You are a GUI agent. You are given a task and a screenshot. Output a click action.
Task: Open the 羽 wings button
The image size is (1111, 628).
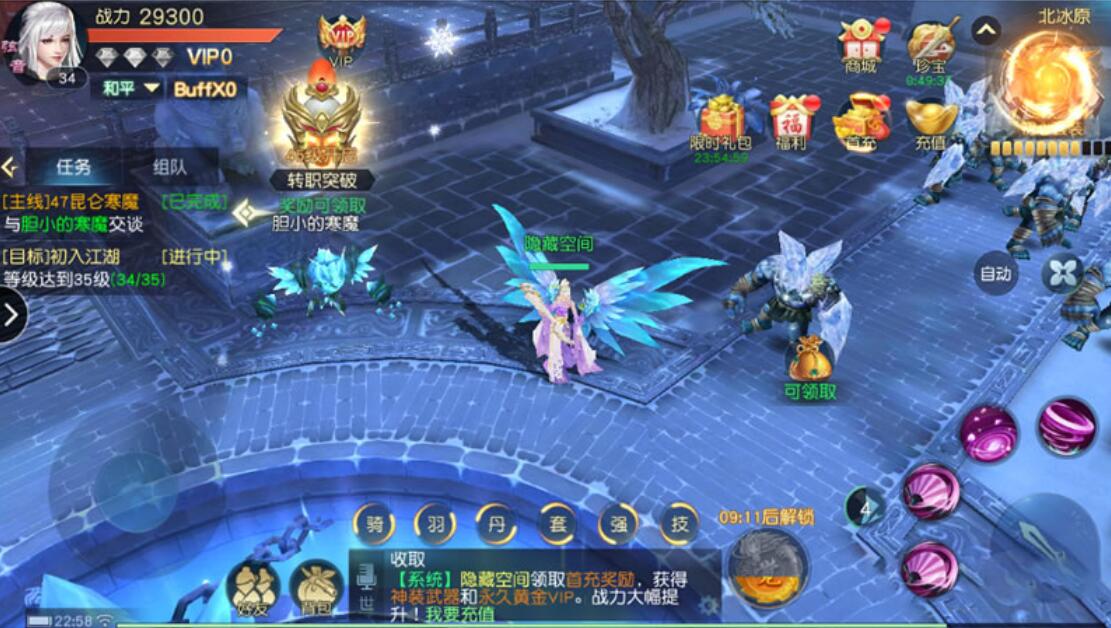[436, 523]
